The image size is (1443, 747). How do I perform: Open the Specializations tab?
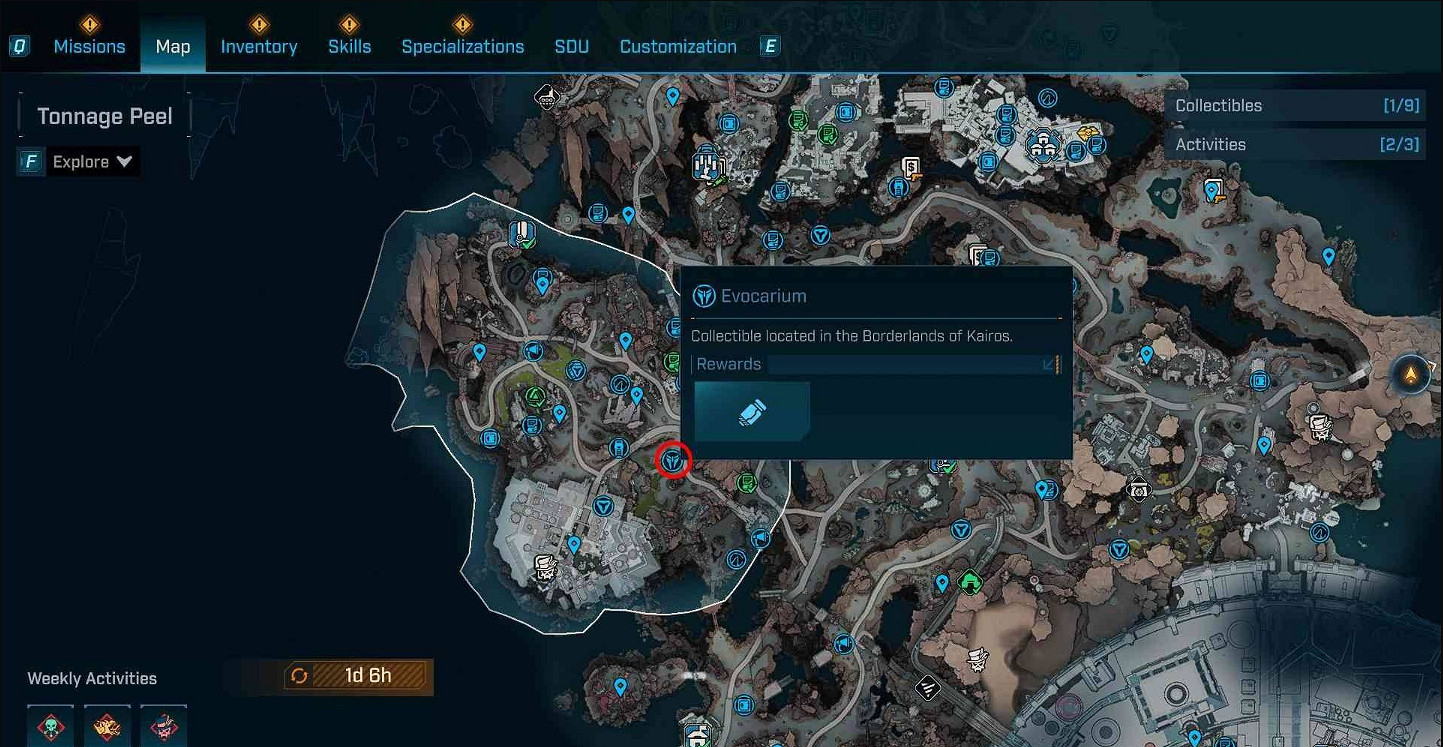[462, 46]
